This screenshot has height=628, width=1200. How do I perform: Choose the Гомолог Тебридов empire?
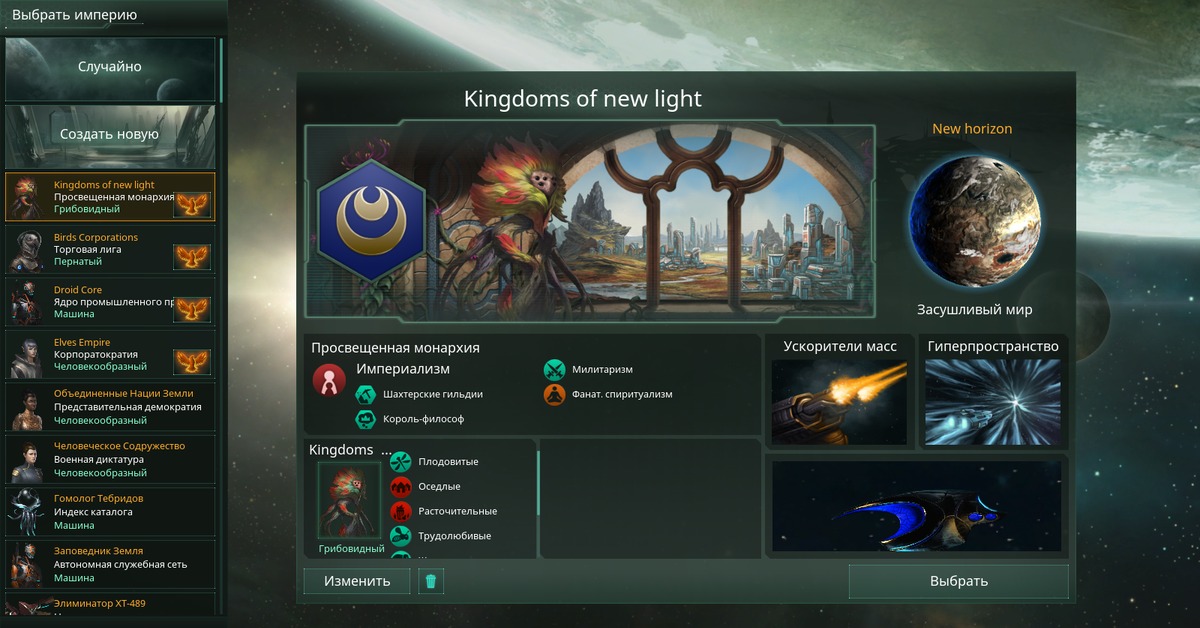point(110,511)
